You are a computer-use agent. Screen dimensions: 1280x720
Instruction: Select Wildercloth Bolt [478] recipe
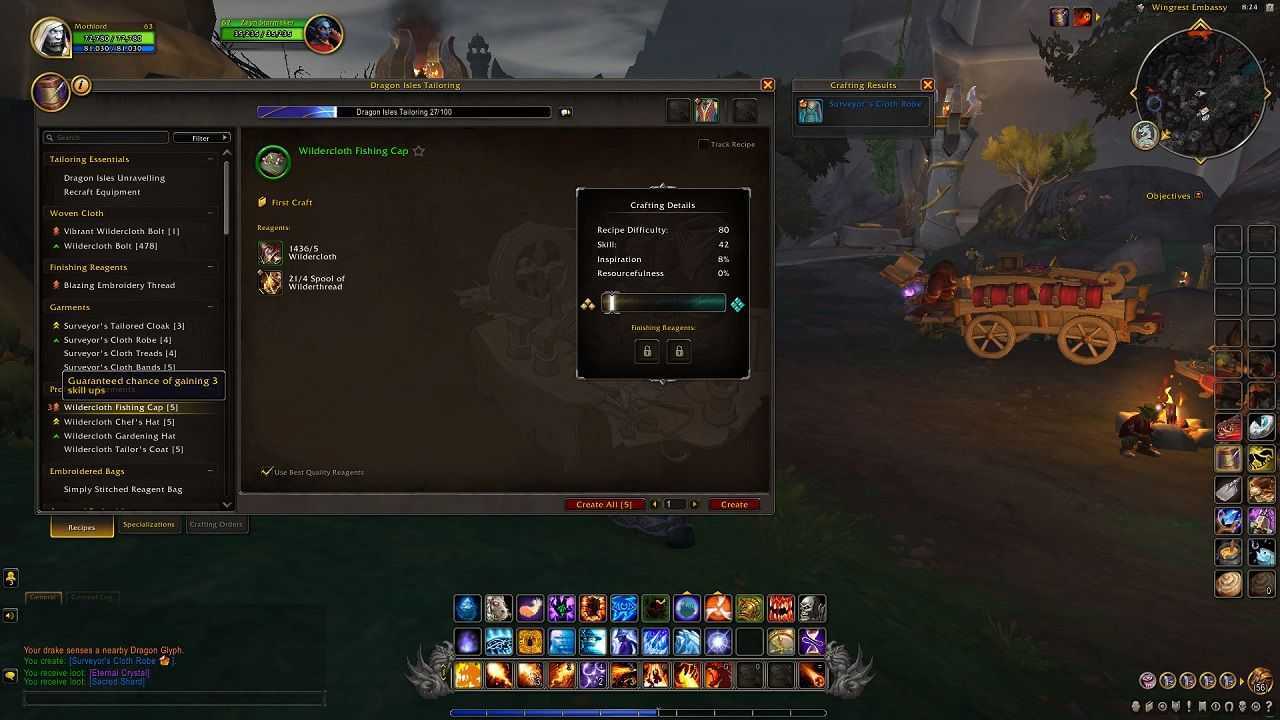110,246
